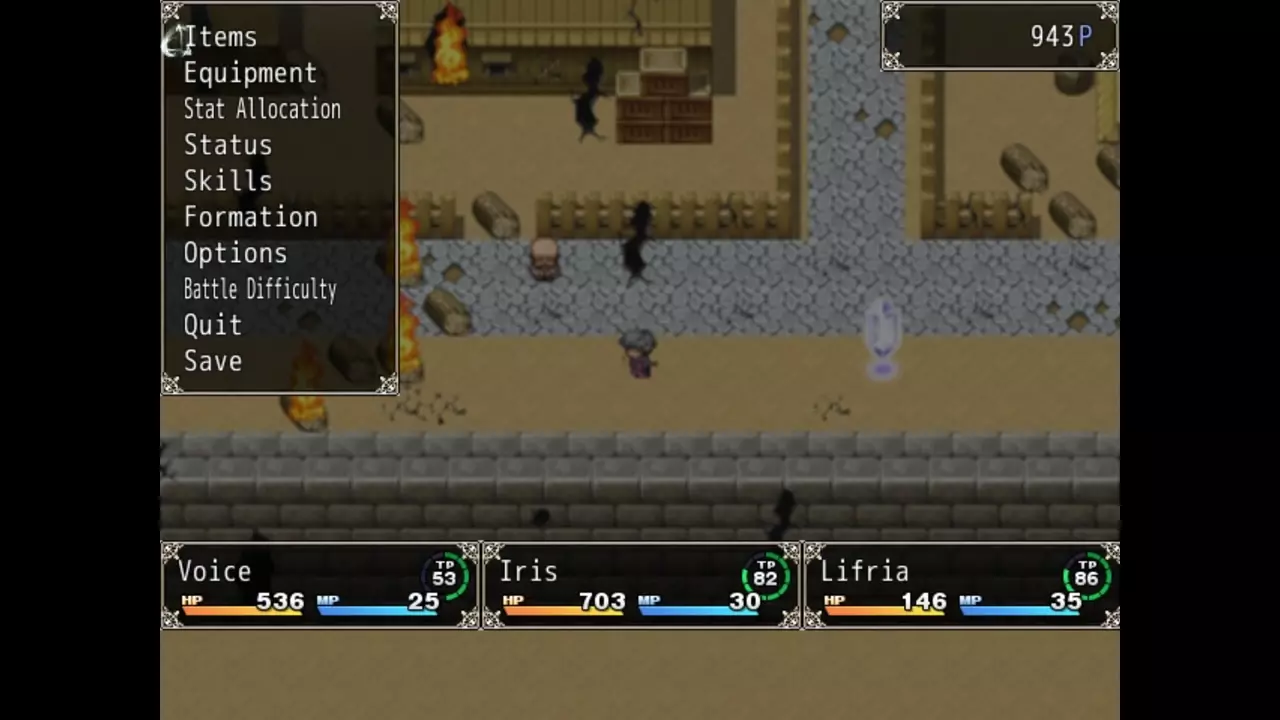Open the Items menu
The image size is (1280, 720).
221,38
